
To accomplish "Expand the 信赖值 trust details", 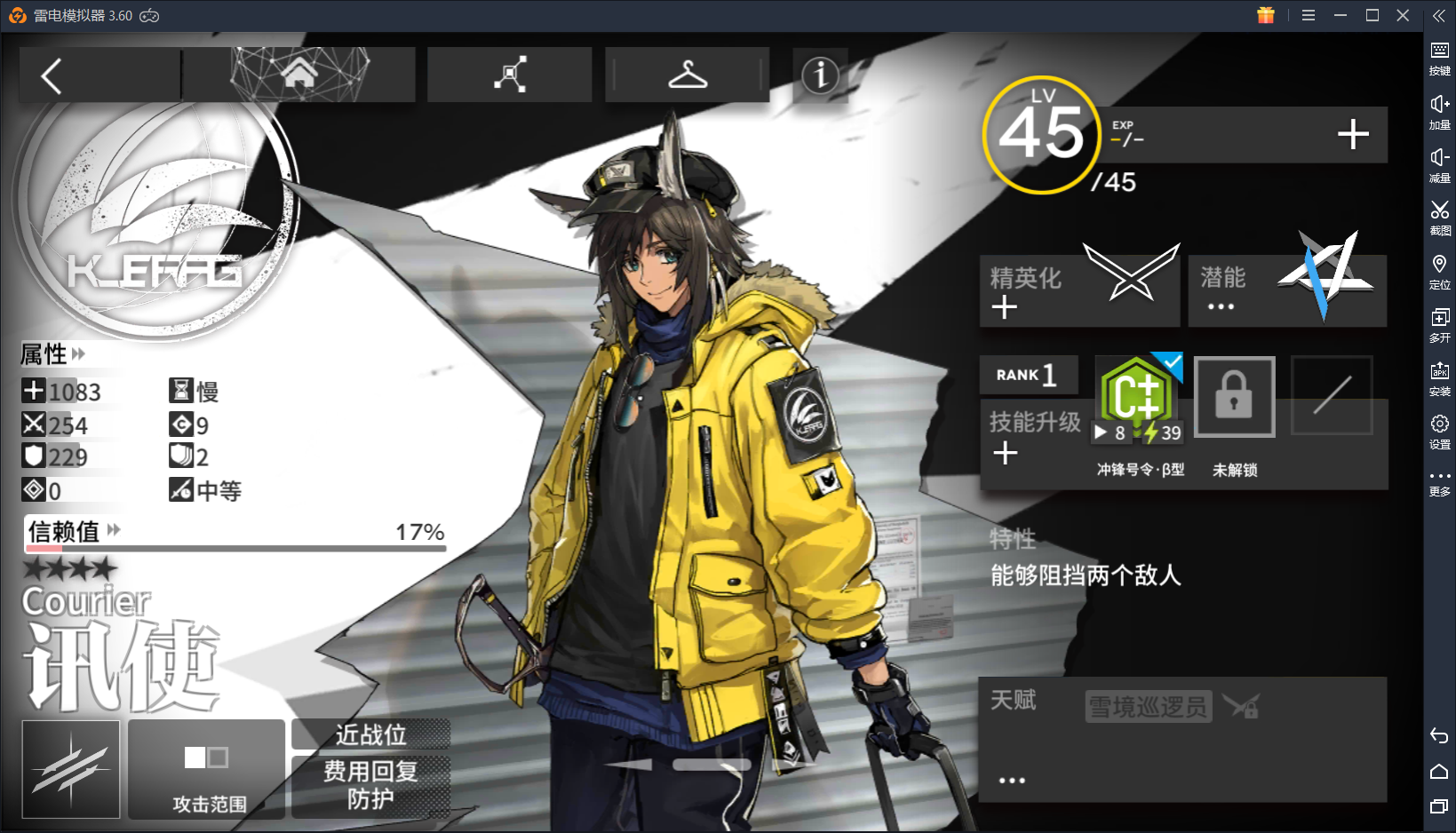I will (112, 530).
